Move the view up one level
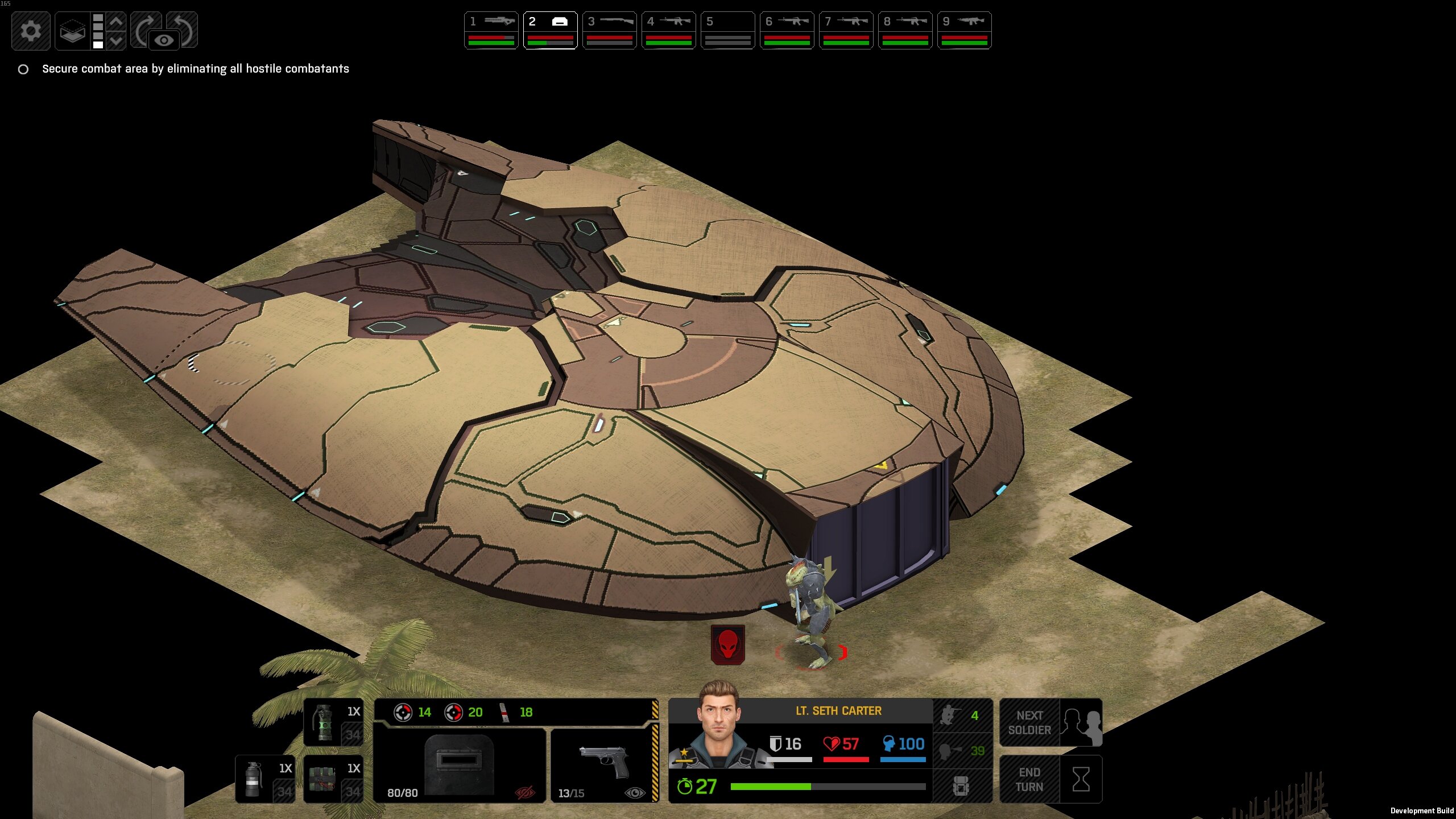 116,22
